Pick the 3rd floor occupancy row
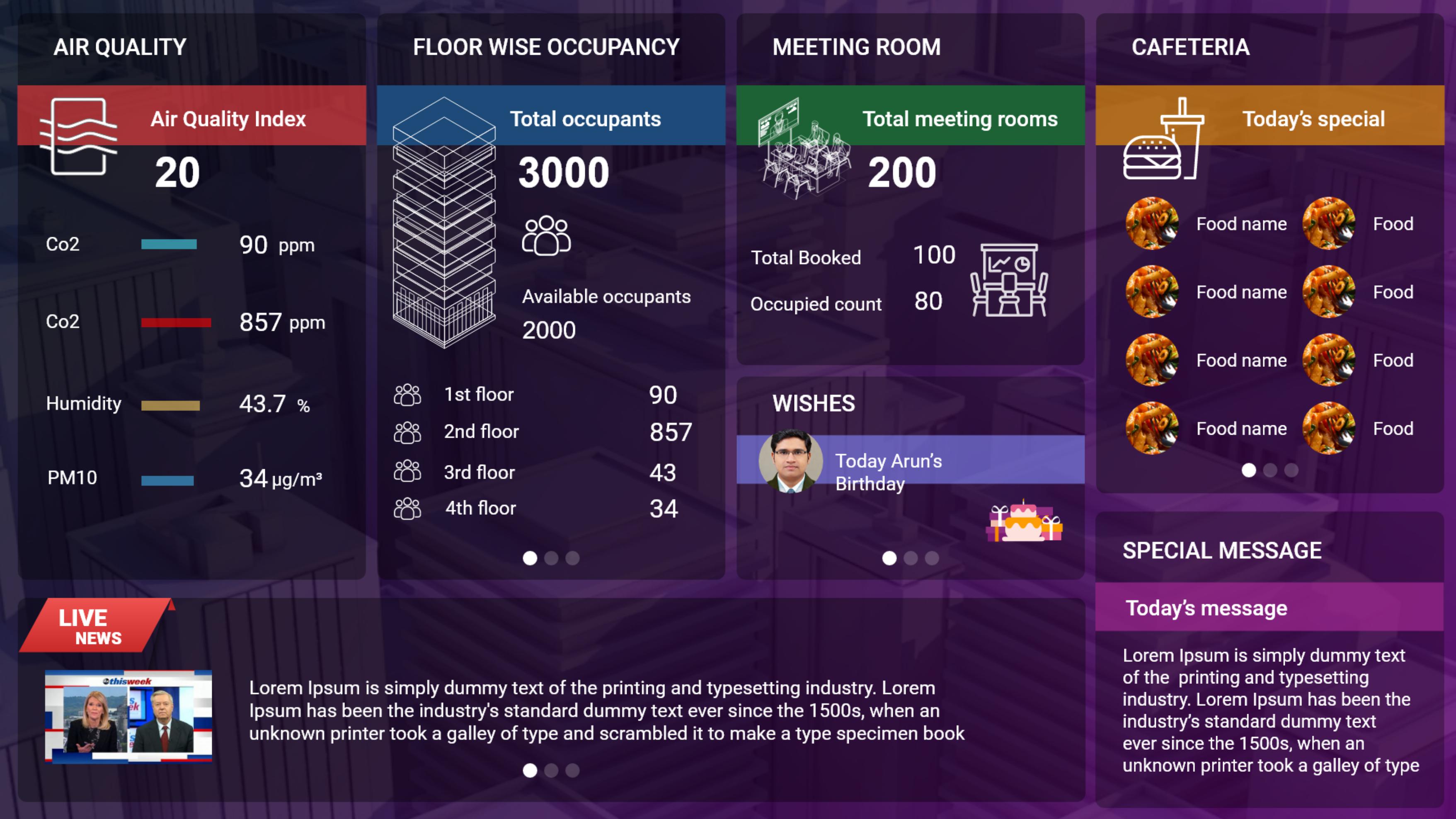Viewport: 1456px width, 819px height. (x=543, y=472)
